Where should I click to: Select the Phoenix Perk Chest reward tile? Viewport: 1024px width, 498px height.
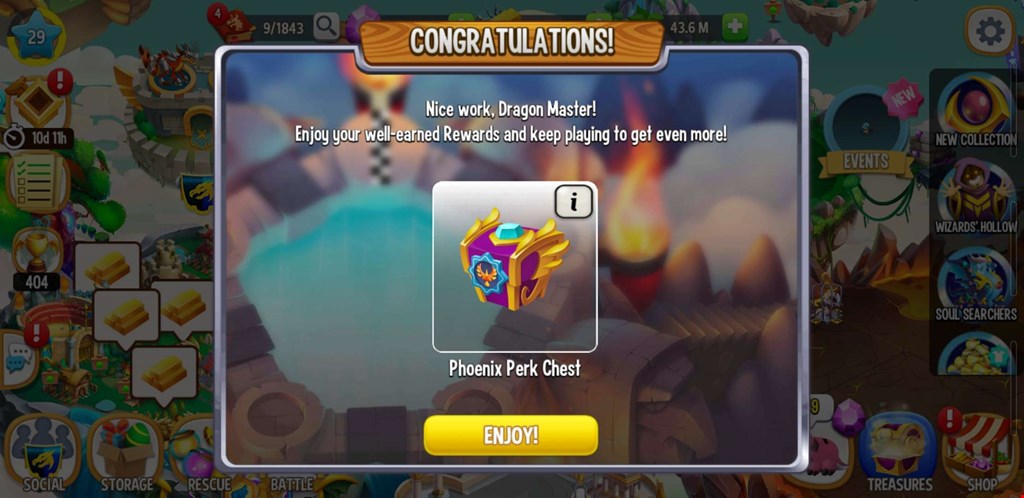pyautogui.click(x=514, y=266)
